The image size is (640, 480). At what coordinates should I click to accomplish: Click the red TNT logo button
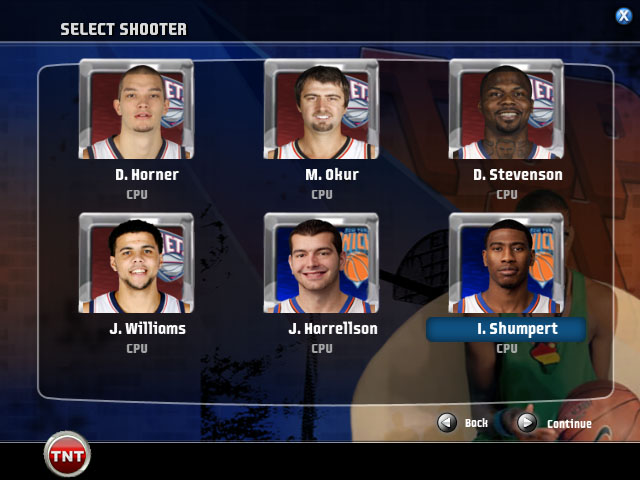coord(68,455)
